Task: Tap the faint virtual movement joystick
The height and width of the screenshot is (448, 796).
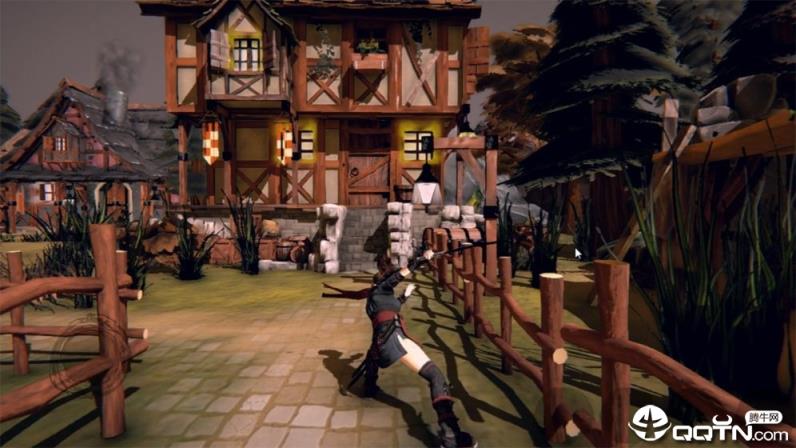Action: 91,354
